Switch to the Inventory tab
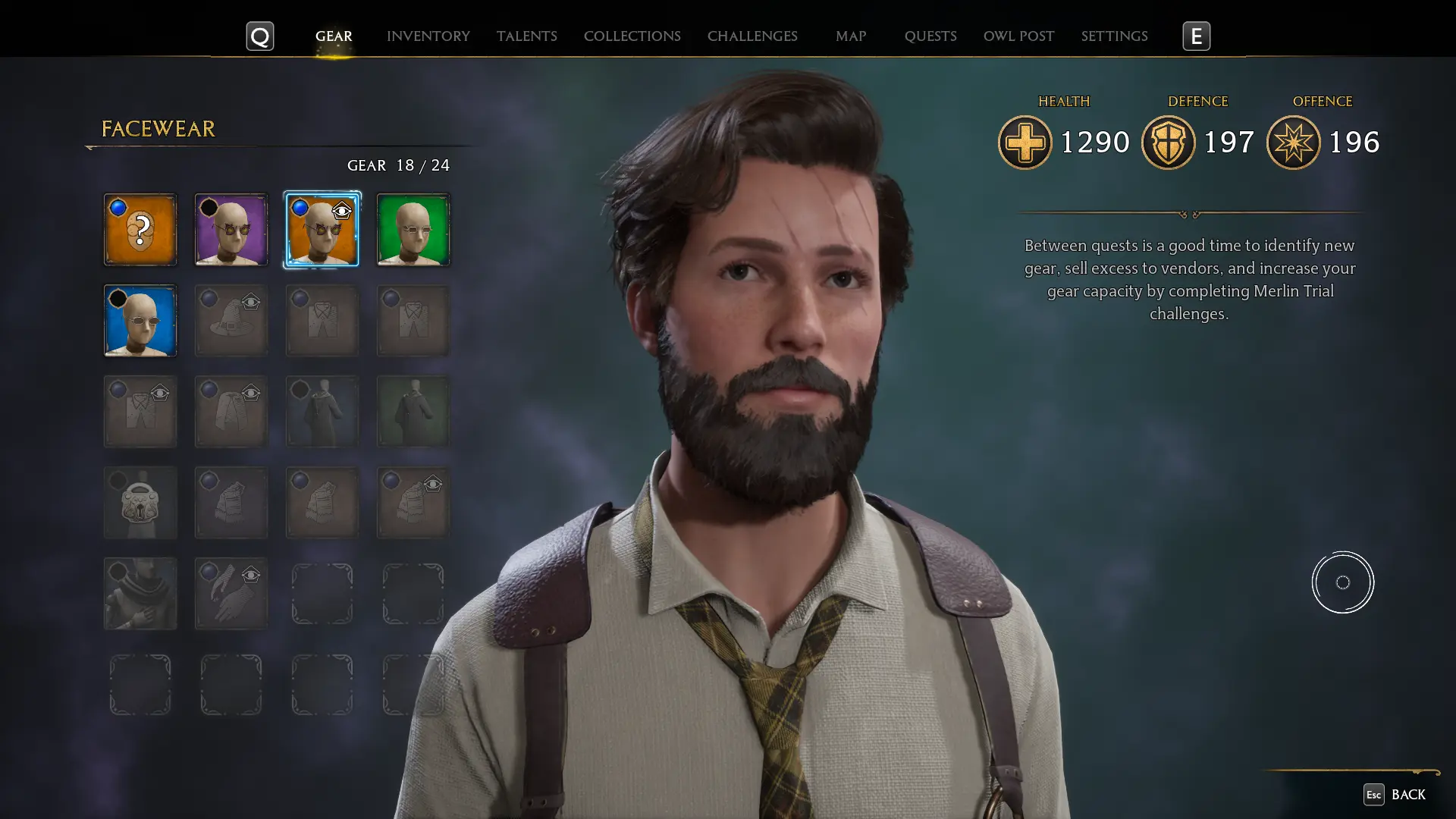The width and height of the screenshot is (1456, 819). click(428, 36)
